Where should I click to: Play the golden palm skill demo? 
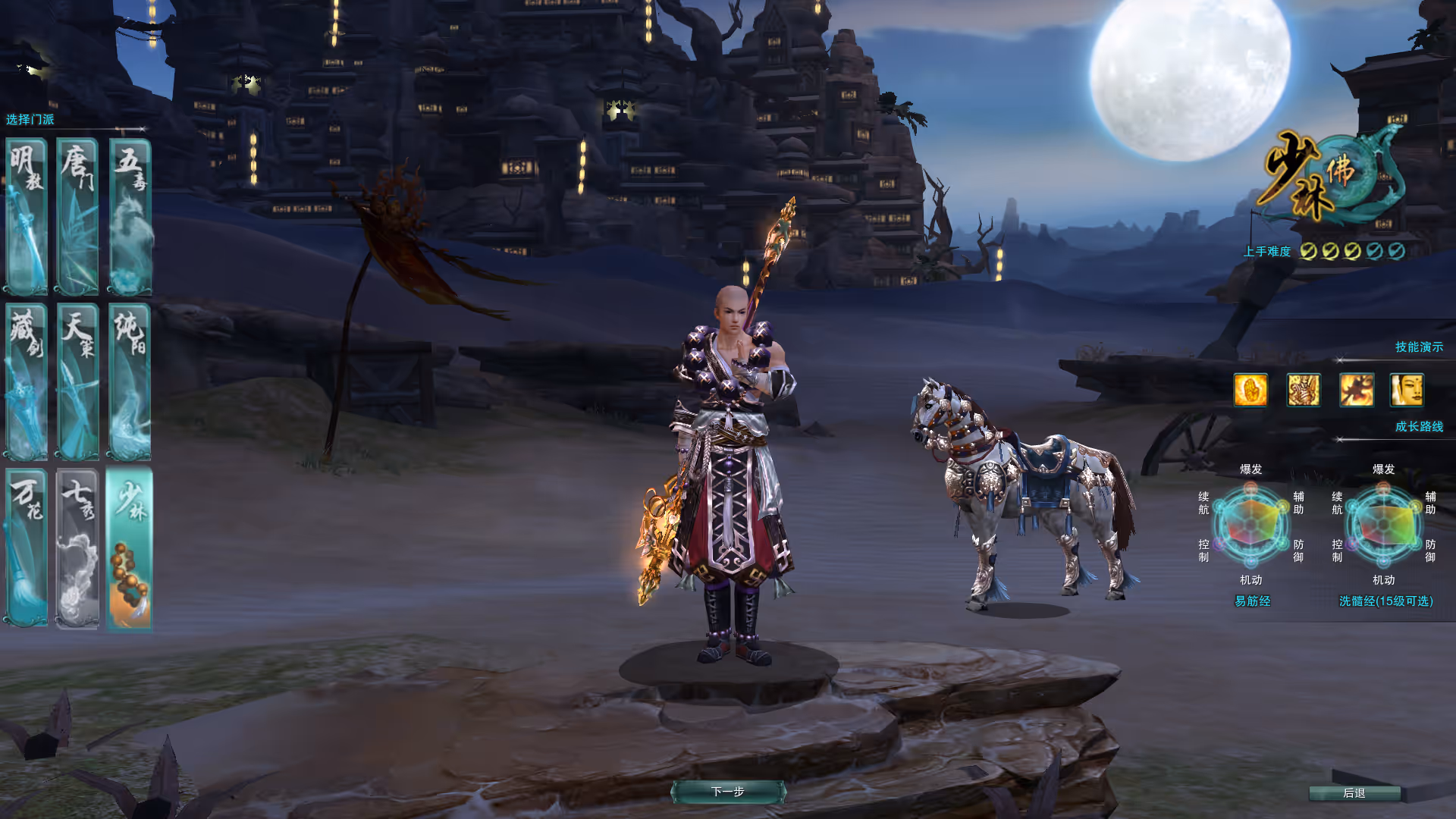[1250, 391]
